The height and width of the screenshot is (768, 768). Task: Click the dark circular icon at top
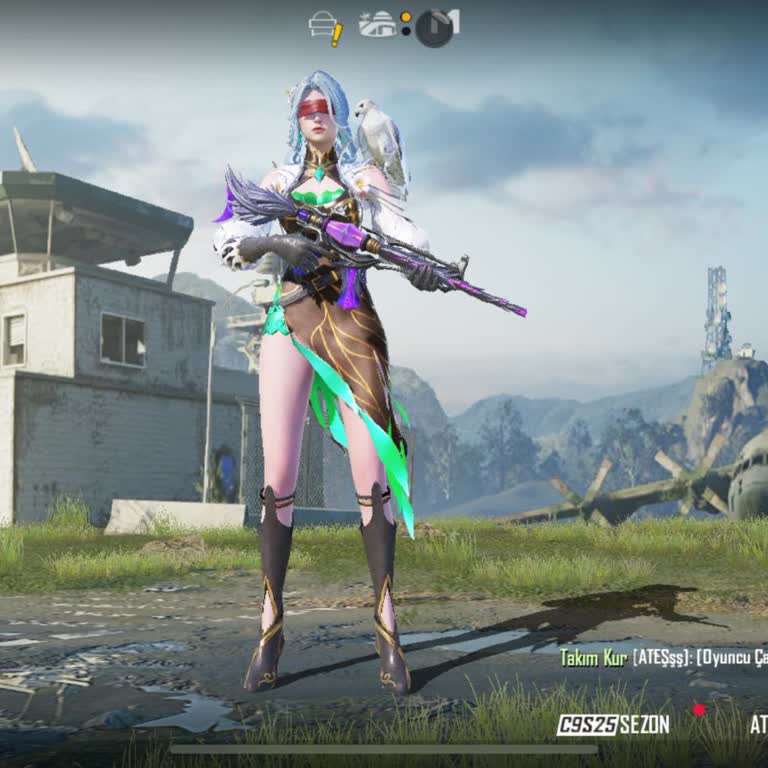tap(434, 28)
